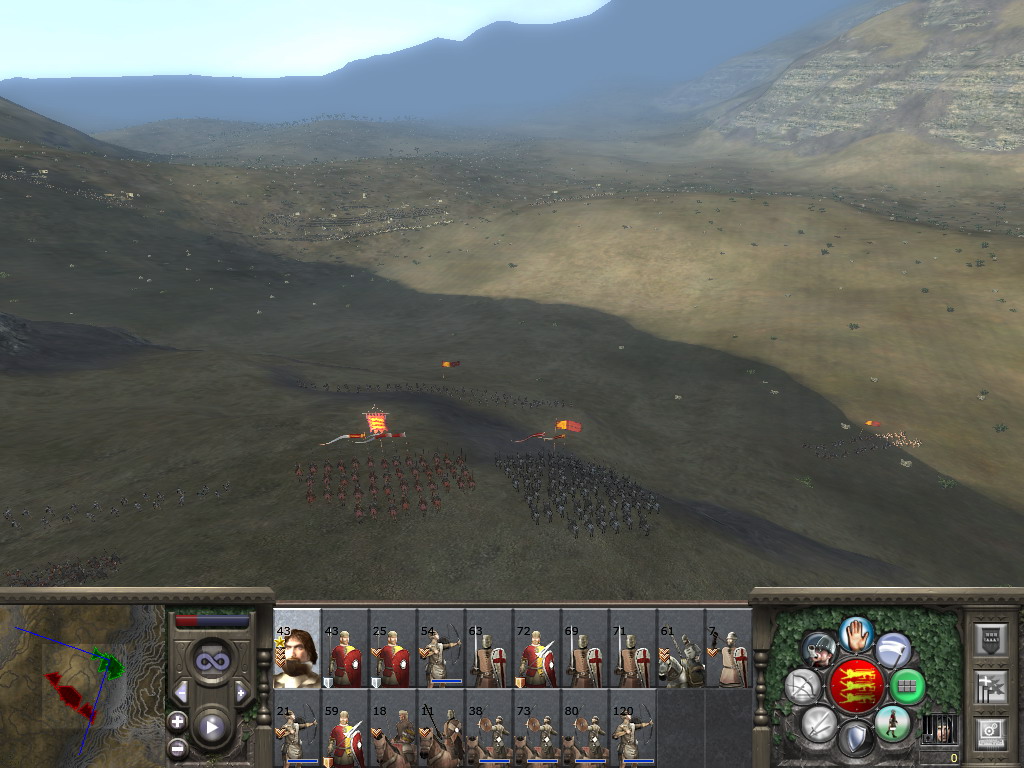The width and height of the screenshot is (1024, 768).
Task: Toggle the guard mode shield button
Action: (856, 739)
